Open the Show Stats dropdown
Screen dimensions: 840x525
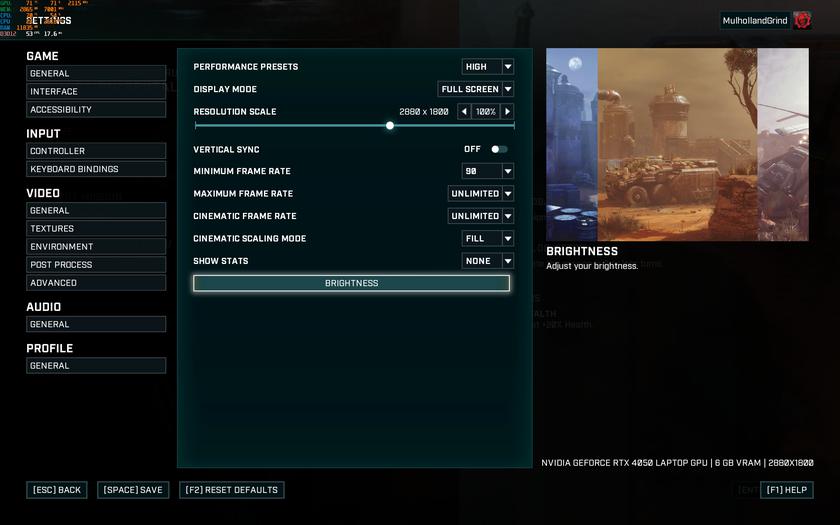pos(487,261)
